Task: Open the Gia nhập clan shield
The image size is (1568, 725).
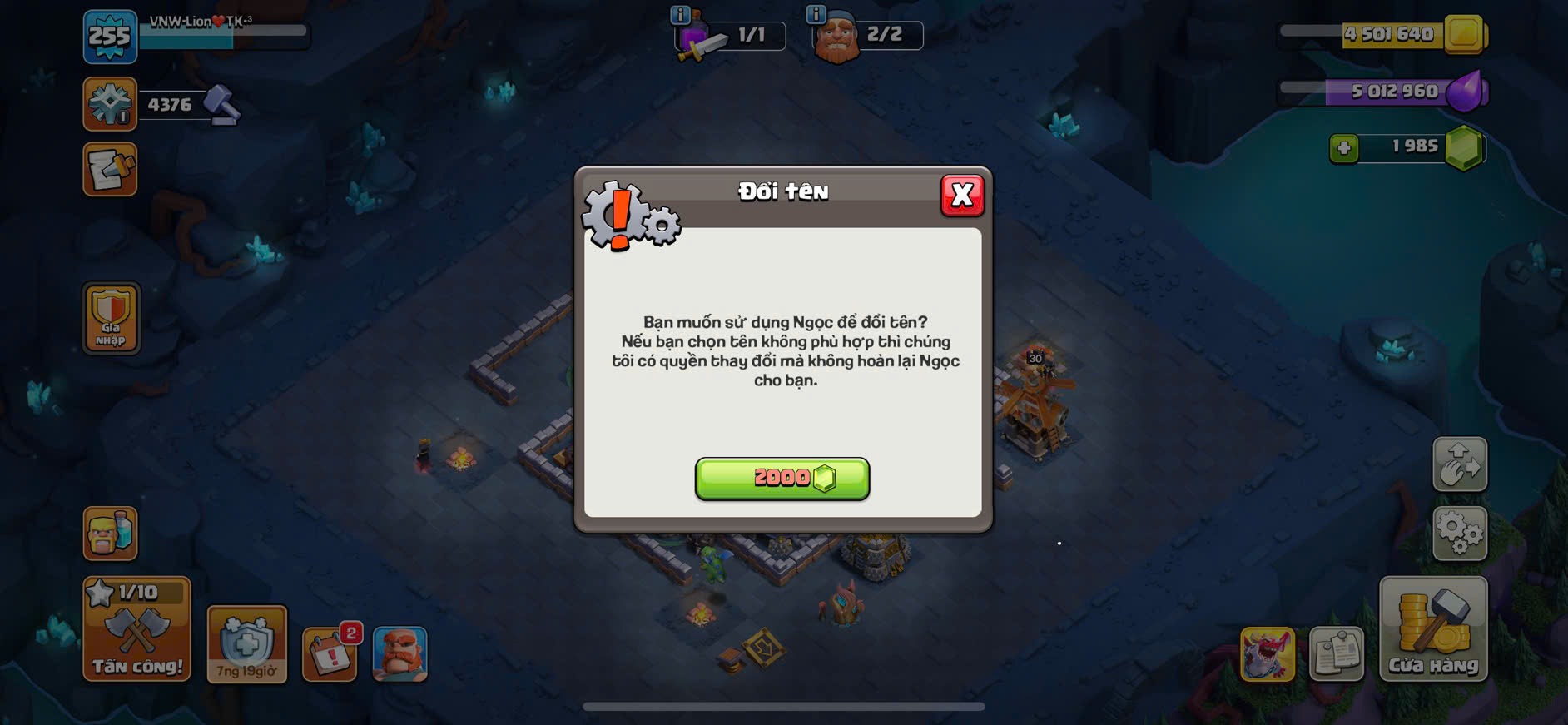Action: point(111,318)
